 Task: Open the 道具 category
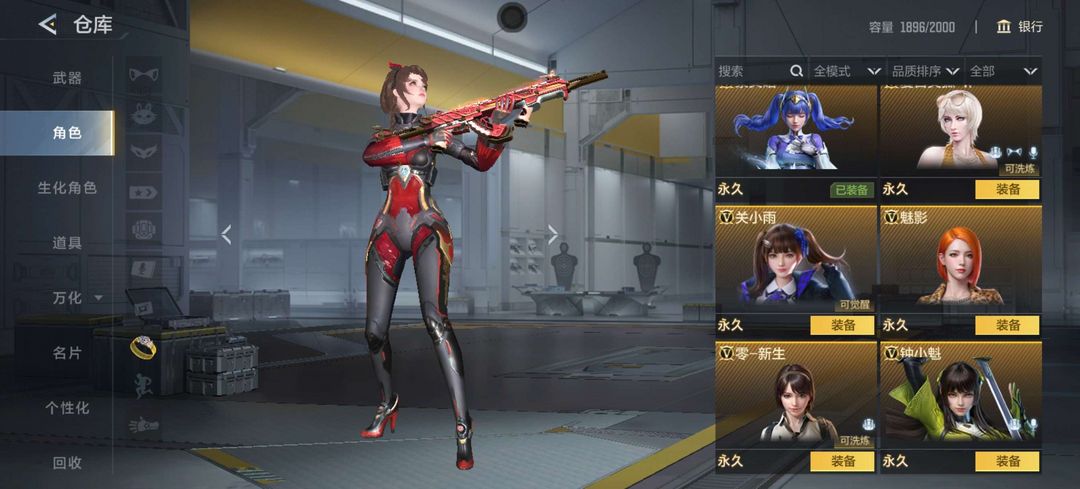point(67,243)
